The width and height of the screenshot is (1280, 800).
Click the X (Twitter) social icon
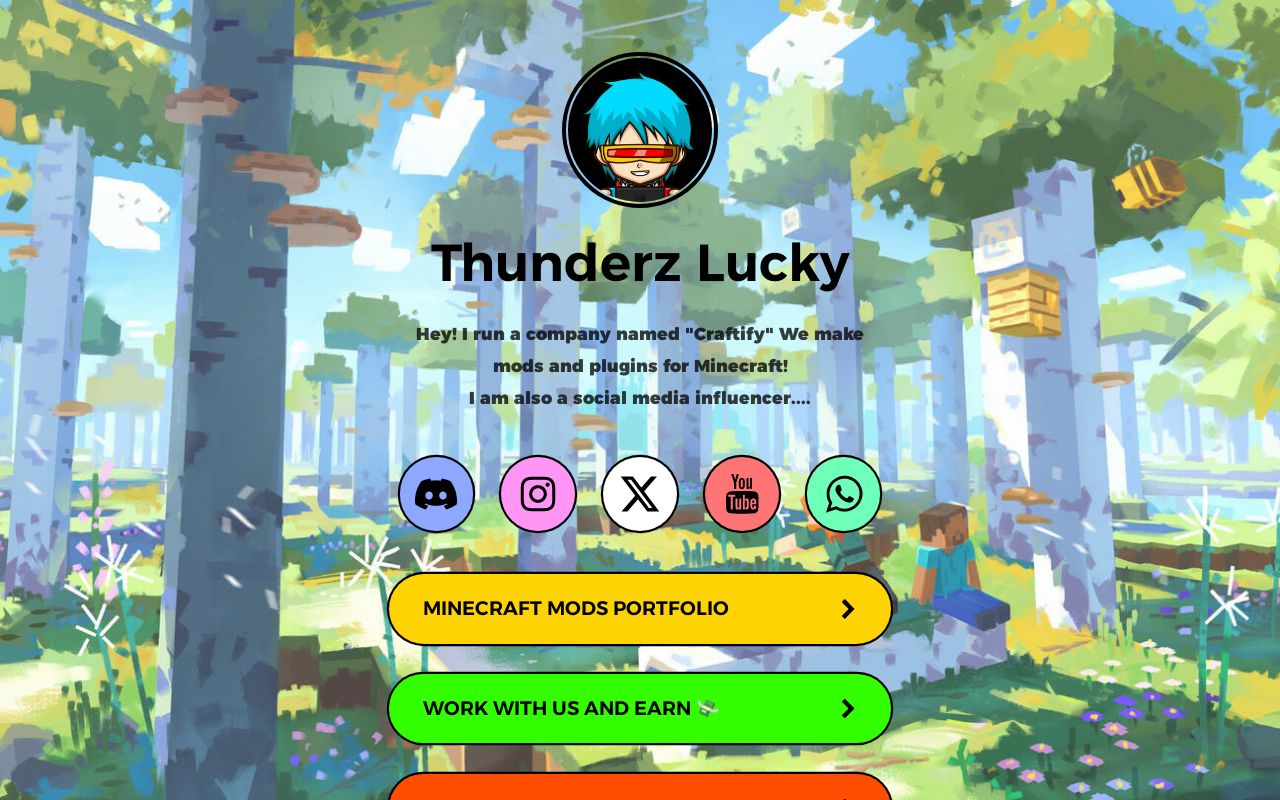pyautogui.click(x=639, y=493)
